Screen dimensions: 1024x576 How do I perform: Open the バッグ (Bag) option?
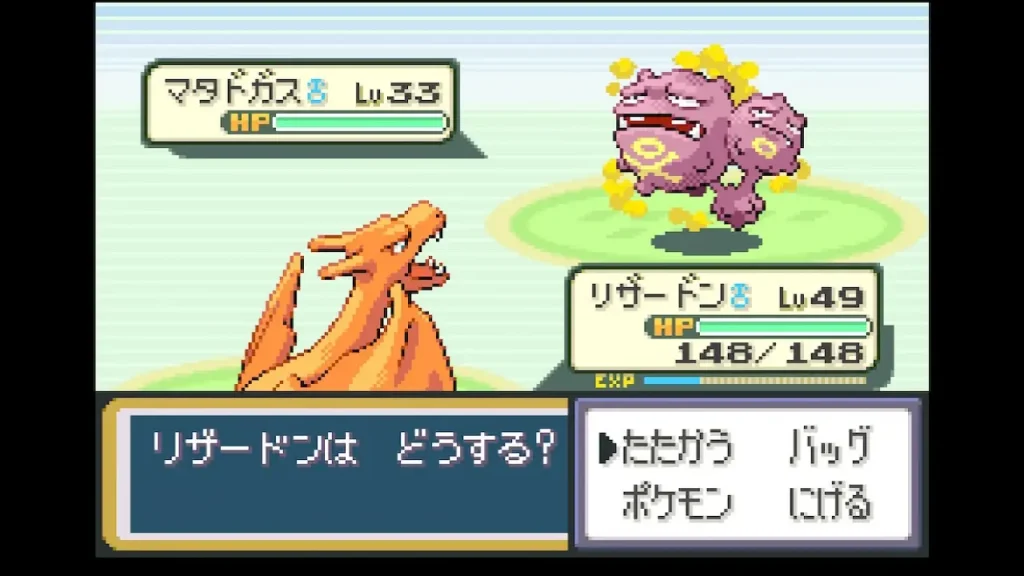point(829,447)
